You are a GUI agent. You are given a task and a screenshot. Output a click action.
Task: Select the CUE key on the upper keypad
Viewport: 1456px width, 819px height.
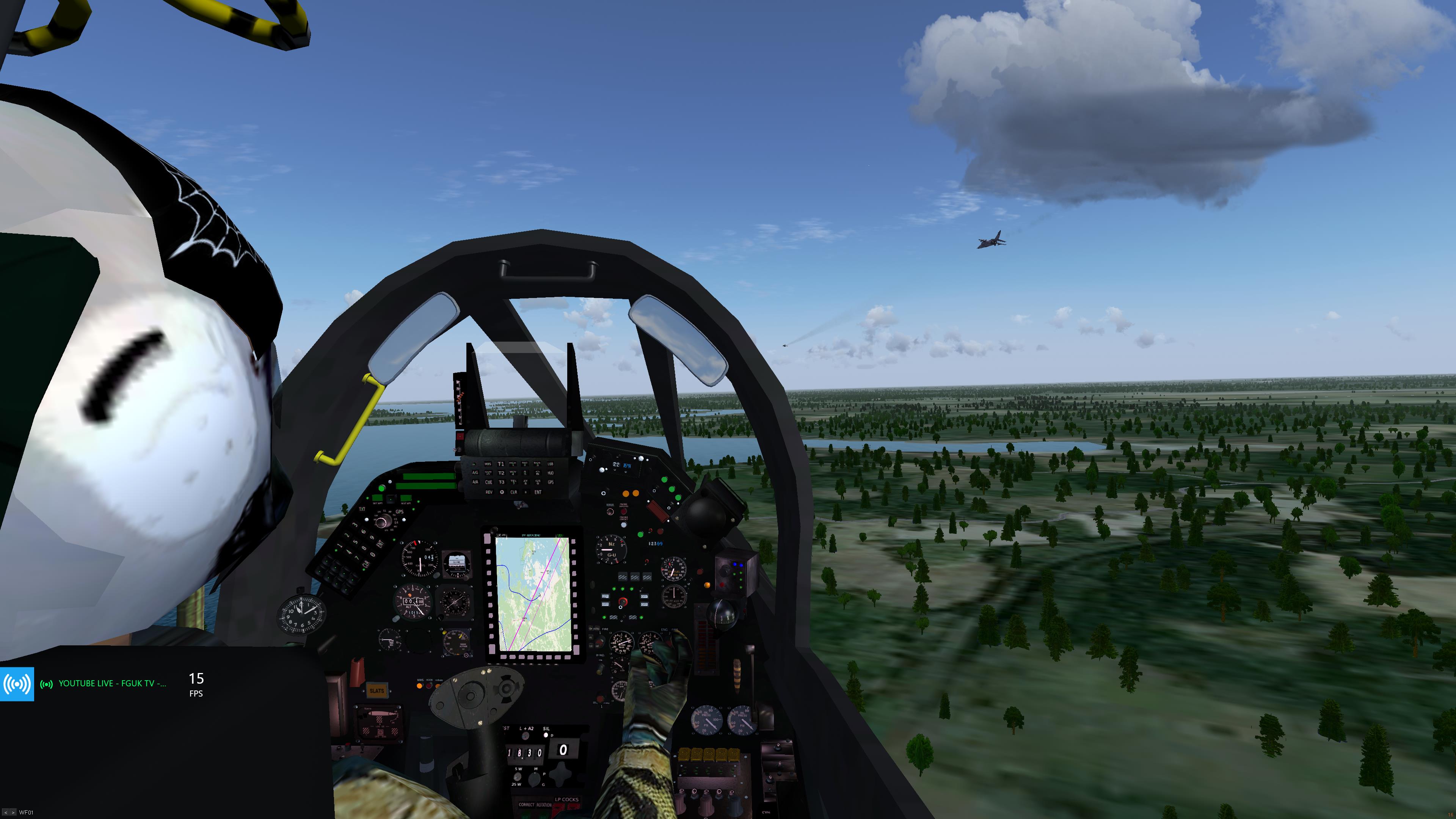click(488, 482)
